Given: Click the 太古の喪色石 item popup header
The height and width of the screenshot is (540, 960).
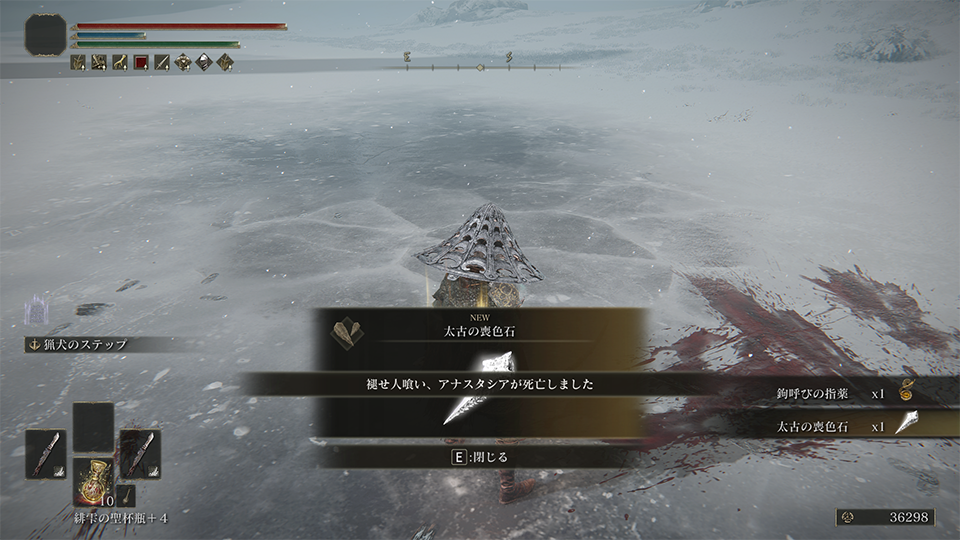Looking at the screenshot, I should [x=480, y=328].
